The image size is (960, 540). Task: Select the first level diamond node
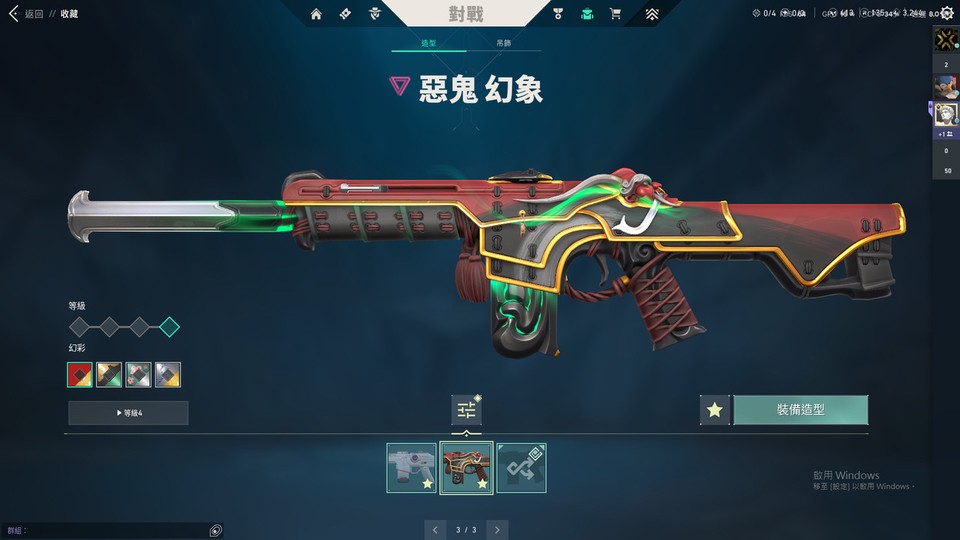coord(79,327)
